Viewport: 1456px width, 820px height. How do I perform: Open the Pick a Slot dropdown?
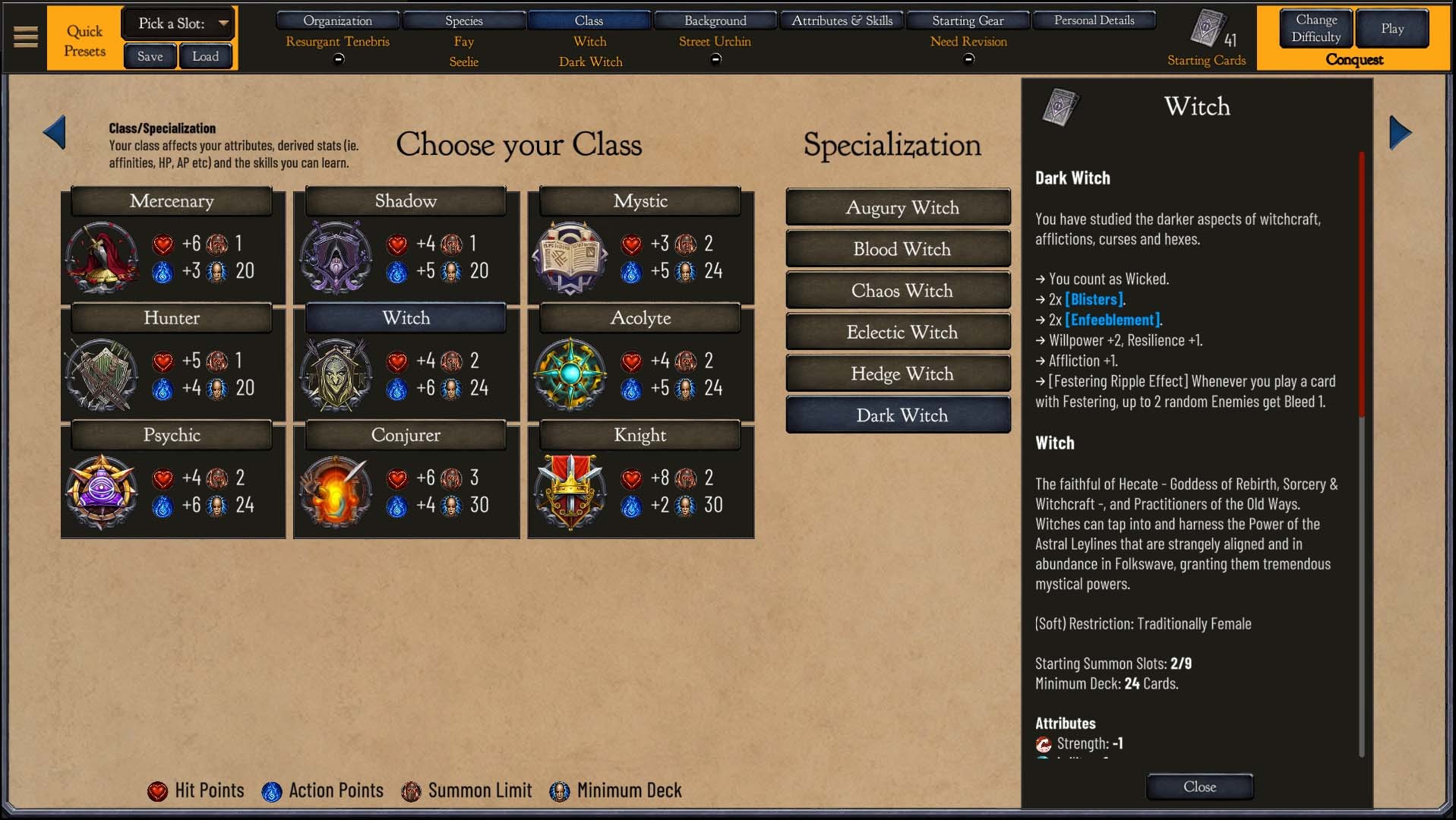(178, 24)
